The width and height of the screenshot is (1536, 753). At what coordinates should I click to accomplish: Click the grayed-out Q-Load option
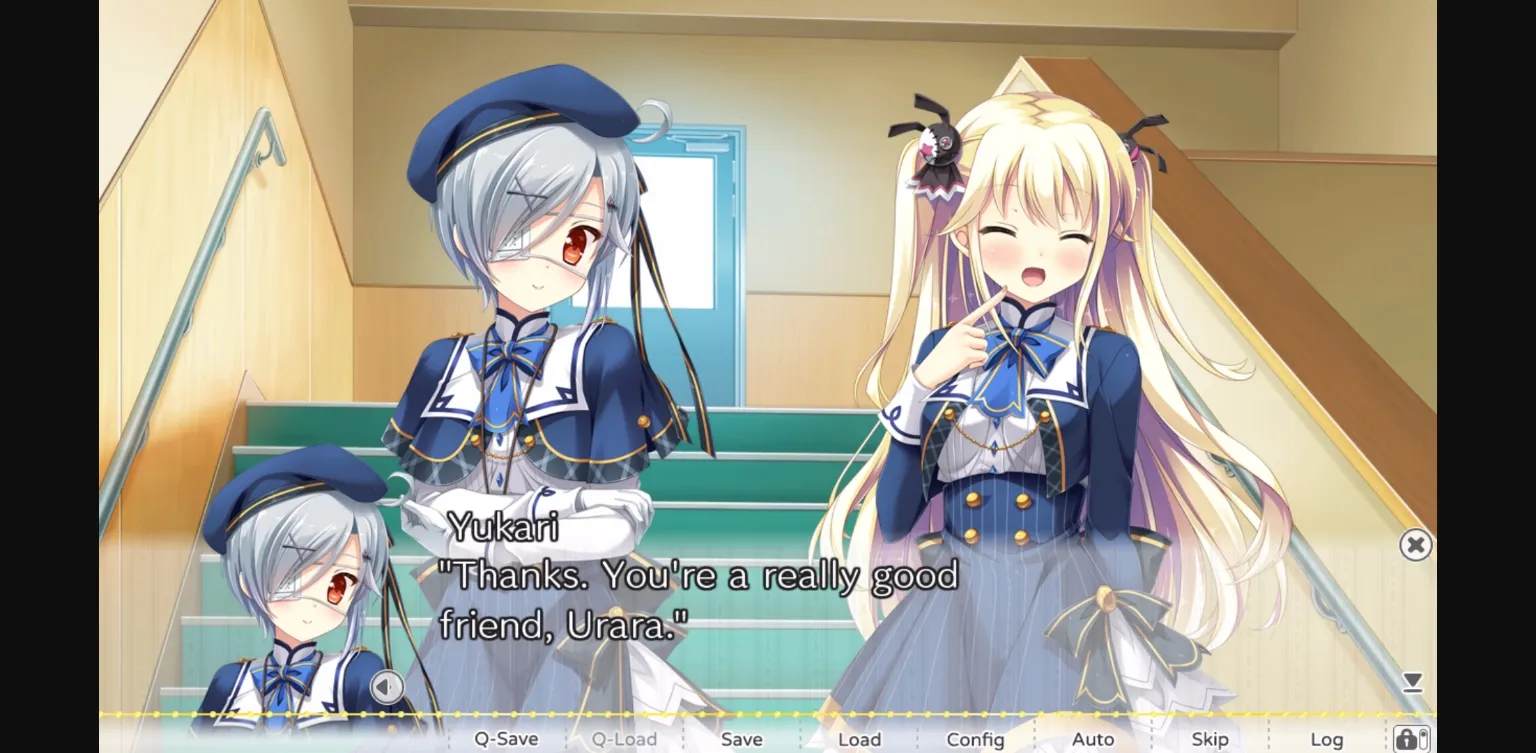[622, 738]
